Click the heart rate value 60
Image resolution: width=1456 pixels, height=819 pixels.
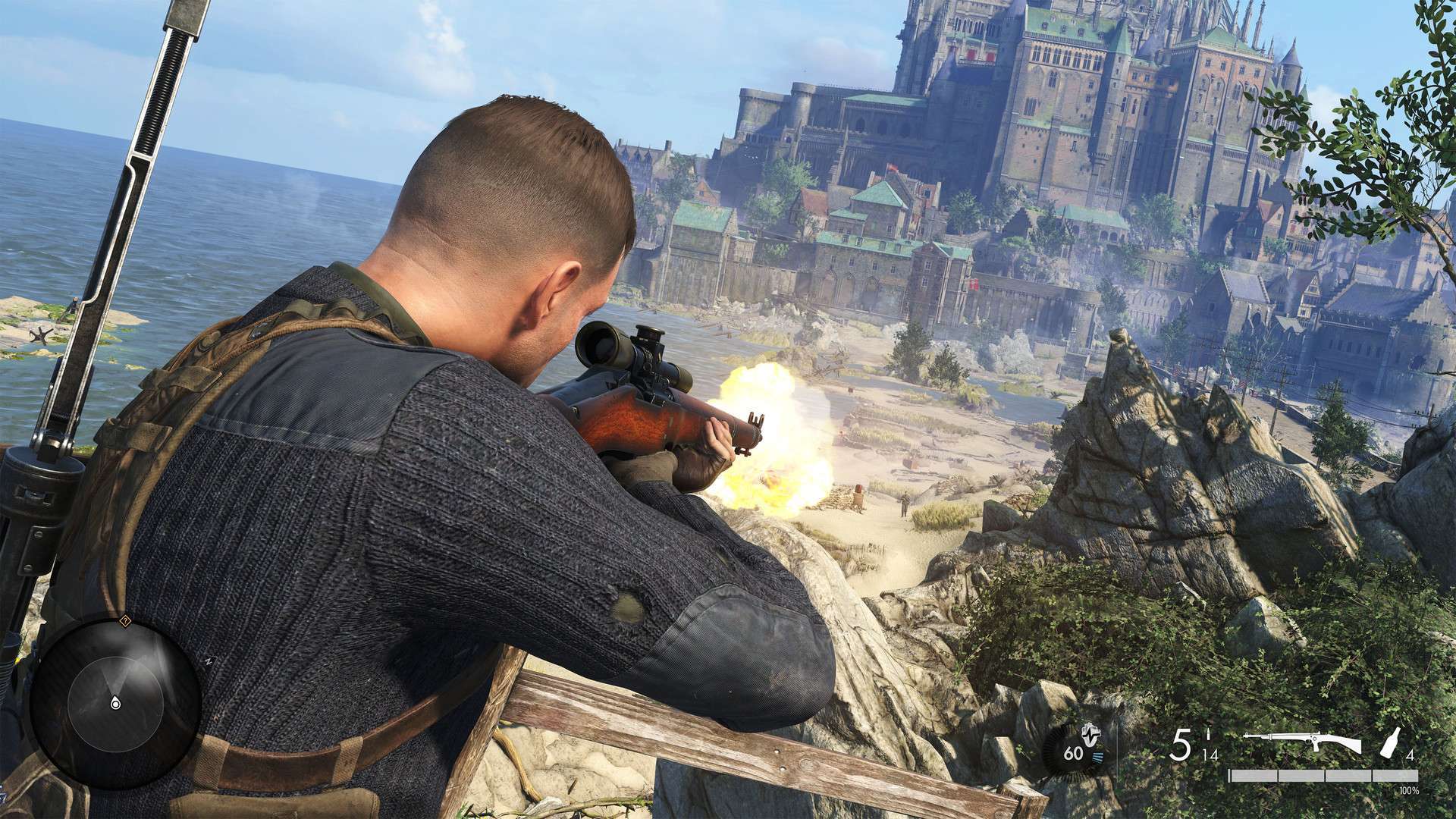(1073, 754)
